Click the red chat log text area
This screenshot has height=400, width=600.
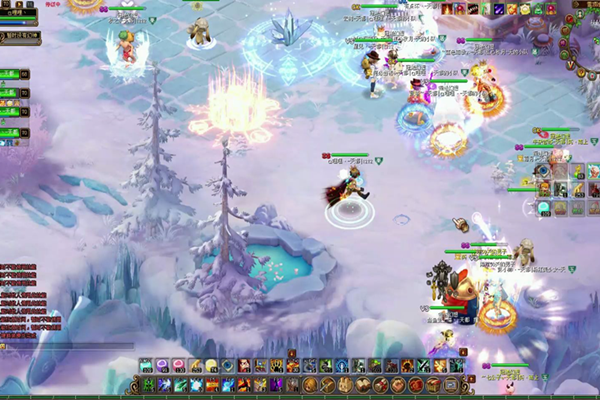pos(20,300)
